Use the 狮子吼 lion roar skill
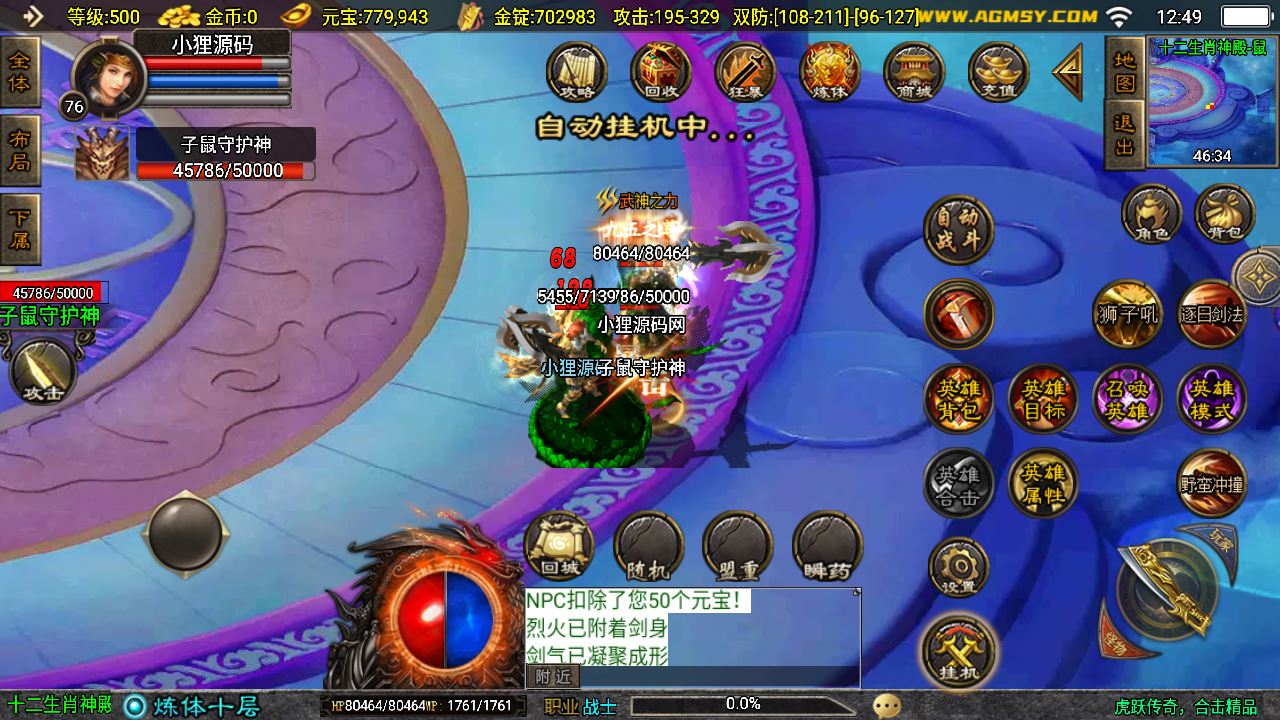The height and width of the screenshot is (720, 1280). click(x=1127, y=314)
